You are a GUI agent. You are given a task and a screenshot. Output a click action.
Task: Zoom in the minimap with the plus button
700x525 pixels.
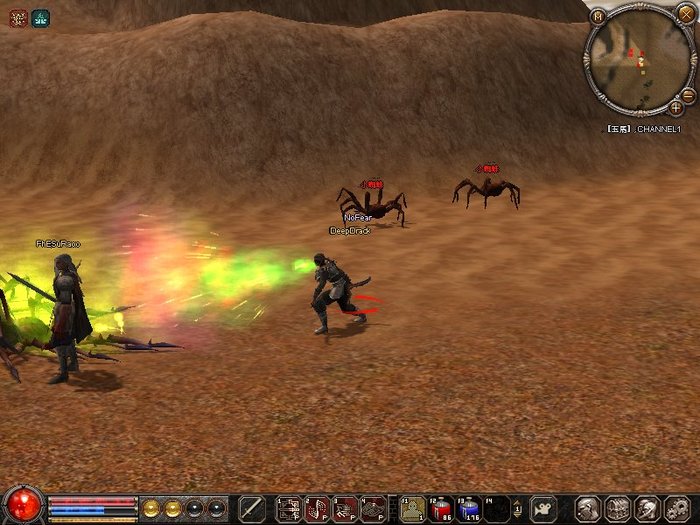point(676,107)
